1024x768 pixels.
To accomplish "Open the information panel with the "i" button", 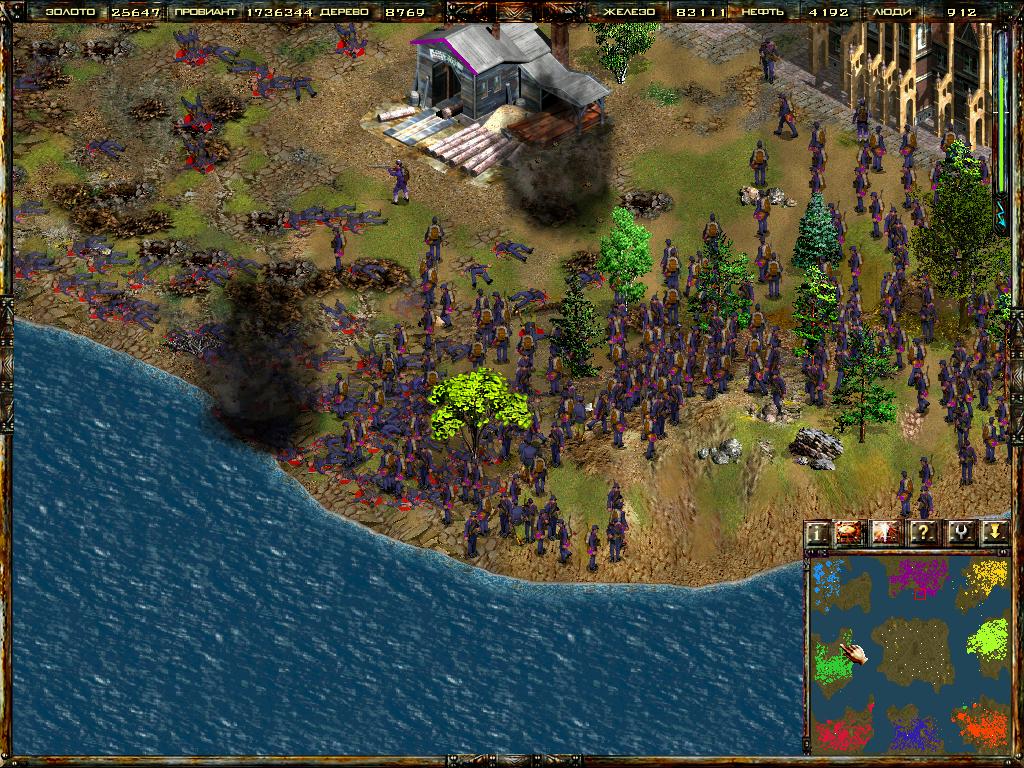I will [x=819, y=532].
